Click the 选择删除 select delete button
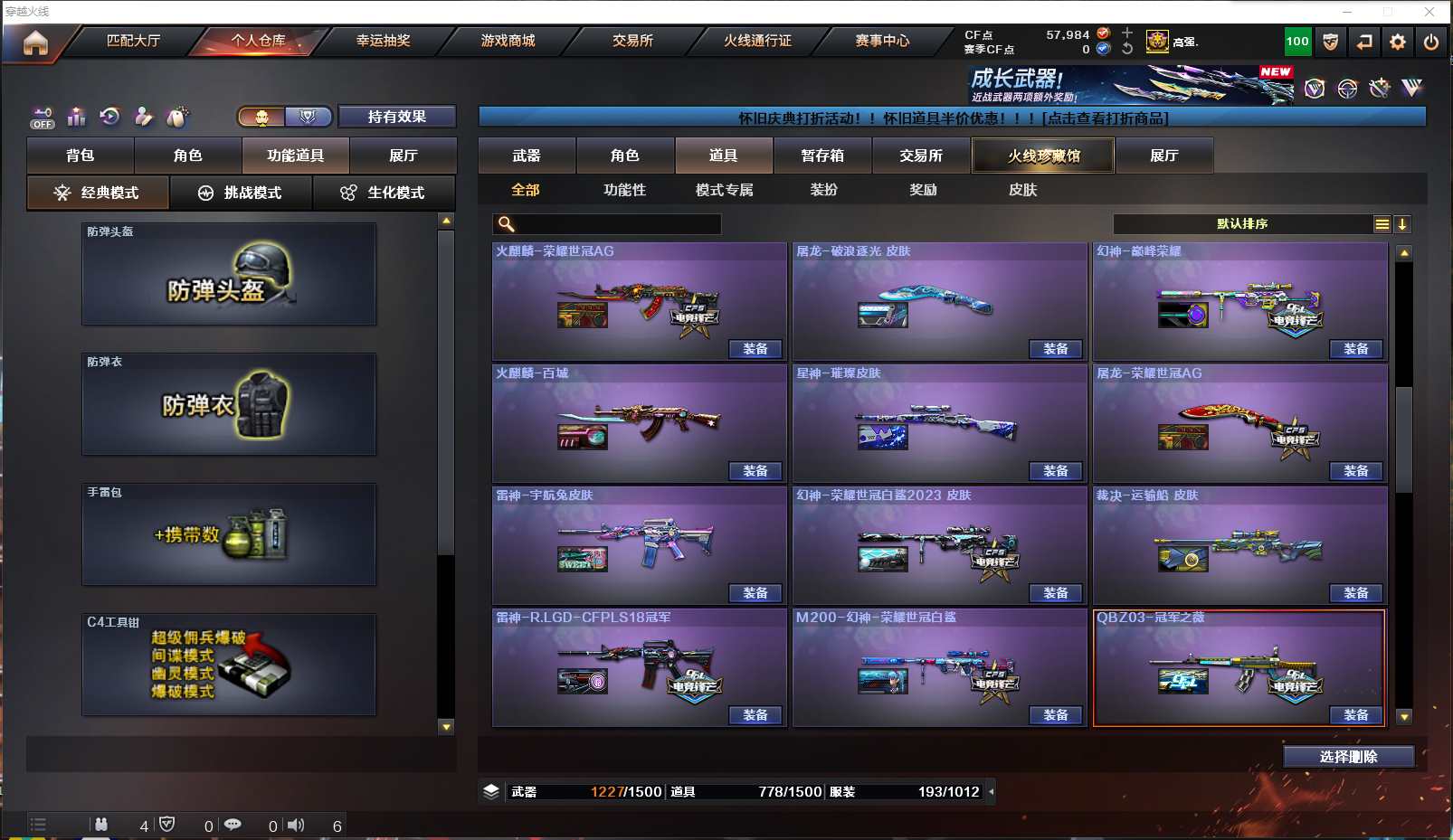This screenshot has width=1453, height=840. [1348, 757]
